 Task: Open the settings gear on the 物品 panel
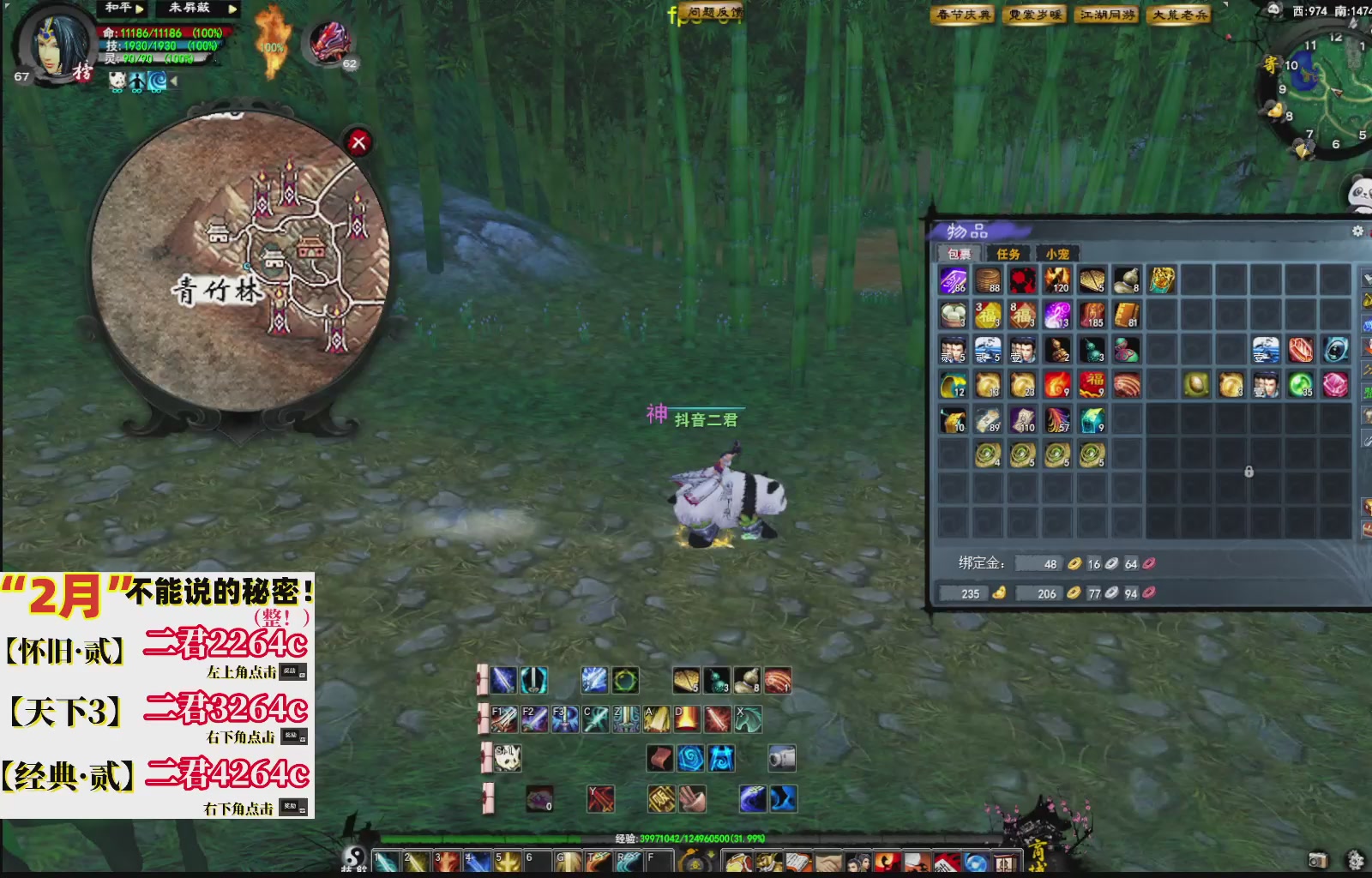click(x=1357, y=231)
